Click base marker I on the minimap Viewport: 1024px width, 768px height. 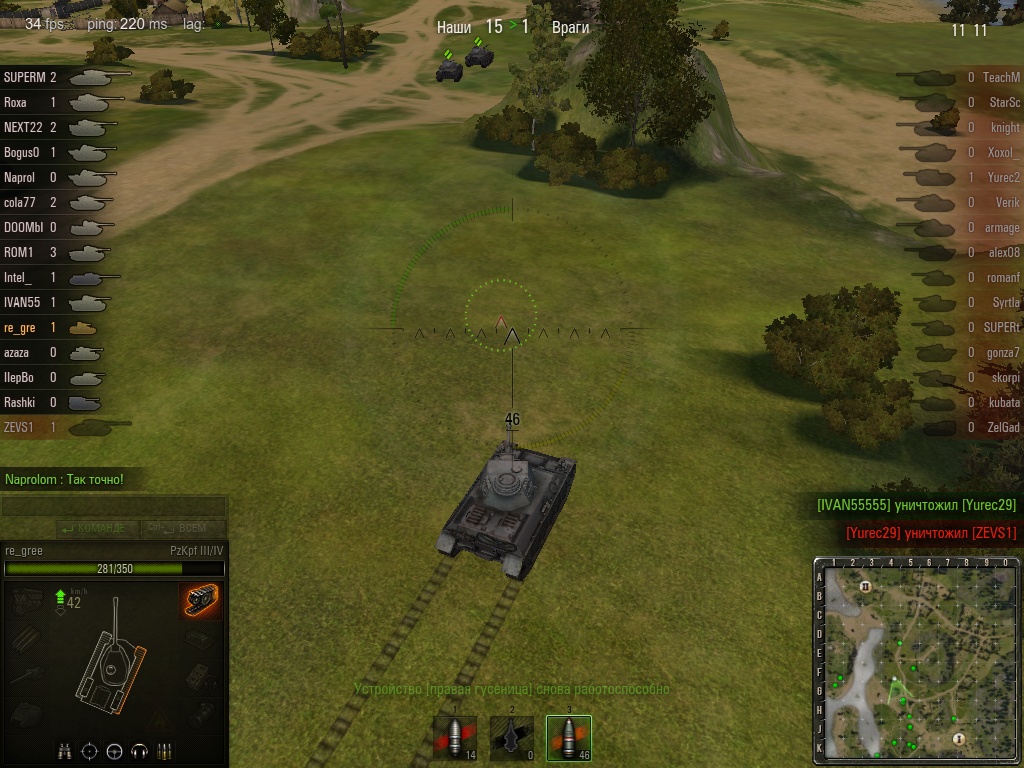coord(959,738)
